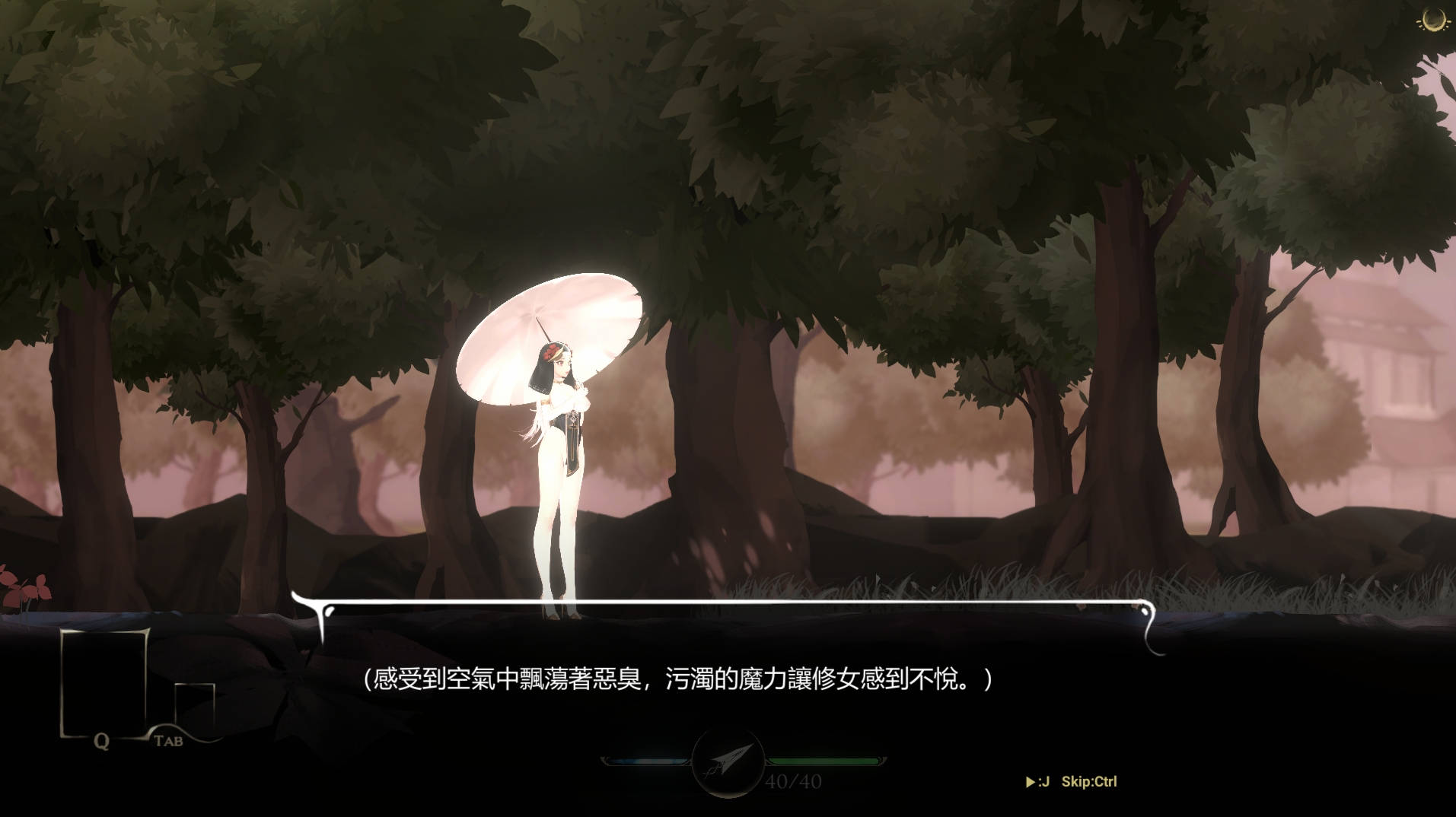Click the play triangle beside :J label
The image size is (1456, 817).
coord(1033,781)
